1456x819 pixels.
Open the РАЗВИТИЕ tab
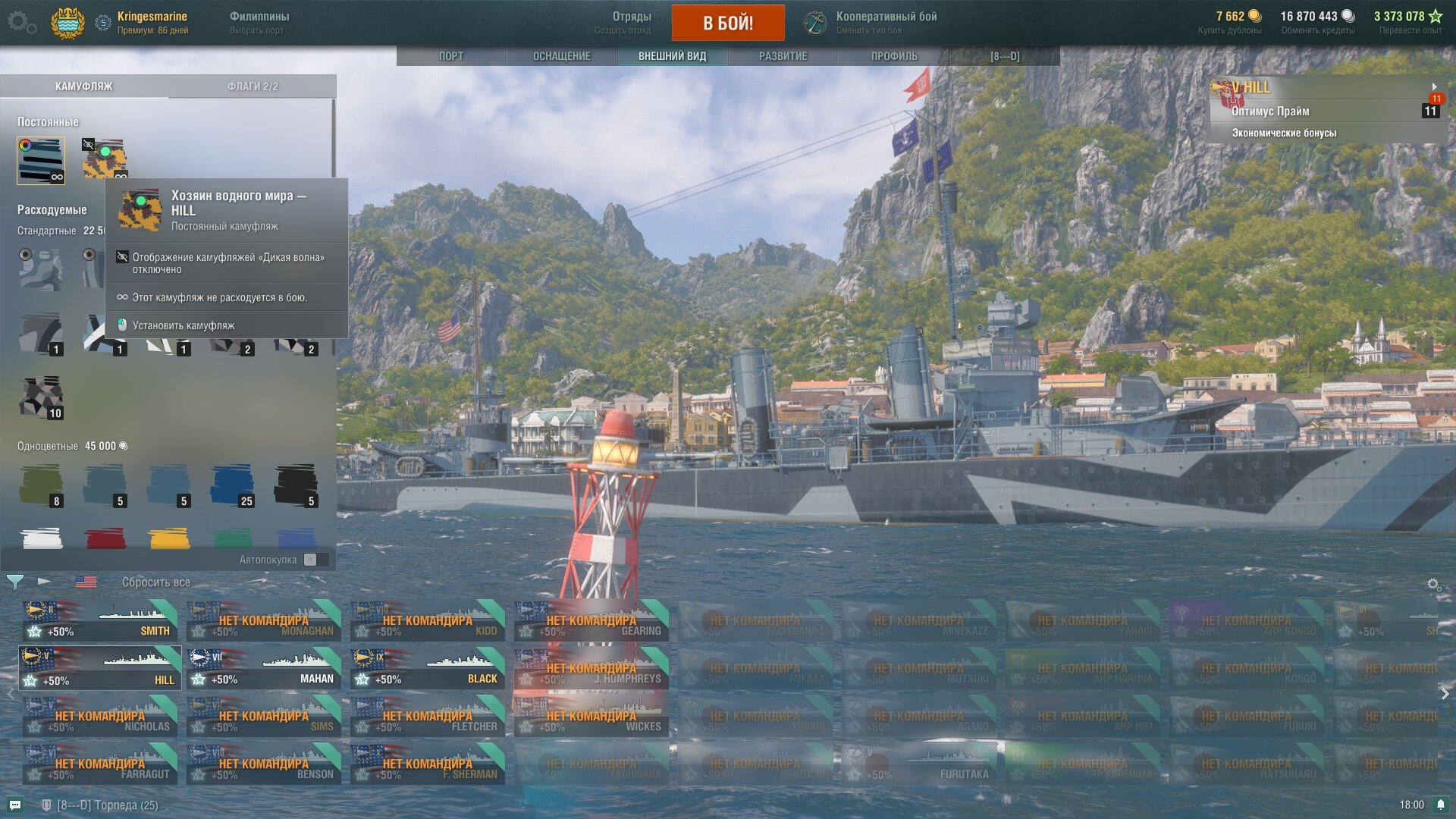(783, 56)
